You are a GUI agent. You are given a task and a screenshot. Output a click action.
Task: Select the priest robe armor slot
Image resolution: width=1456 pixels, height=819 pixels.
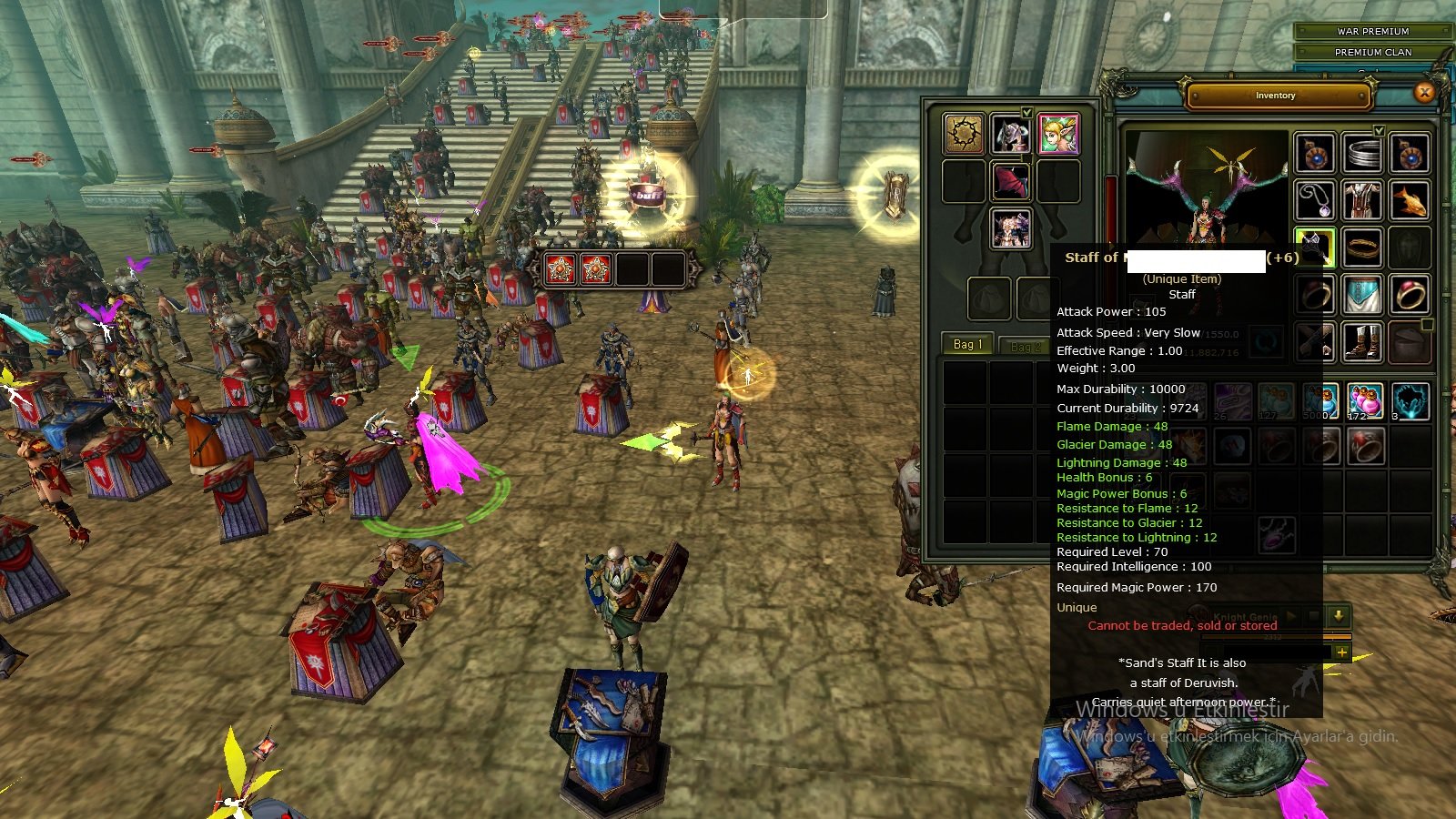(1362, 198)
